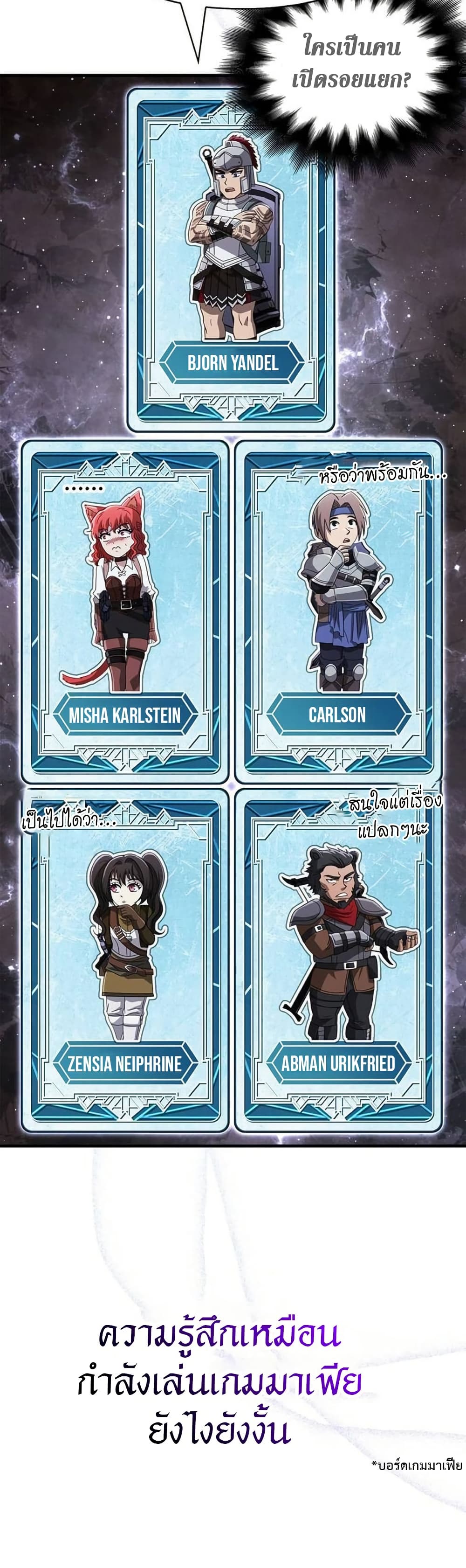This screenshot has height=1568, width=466.
Task: Choose the Misha Karlstein card
Action: tap(125, 612)
